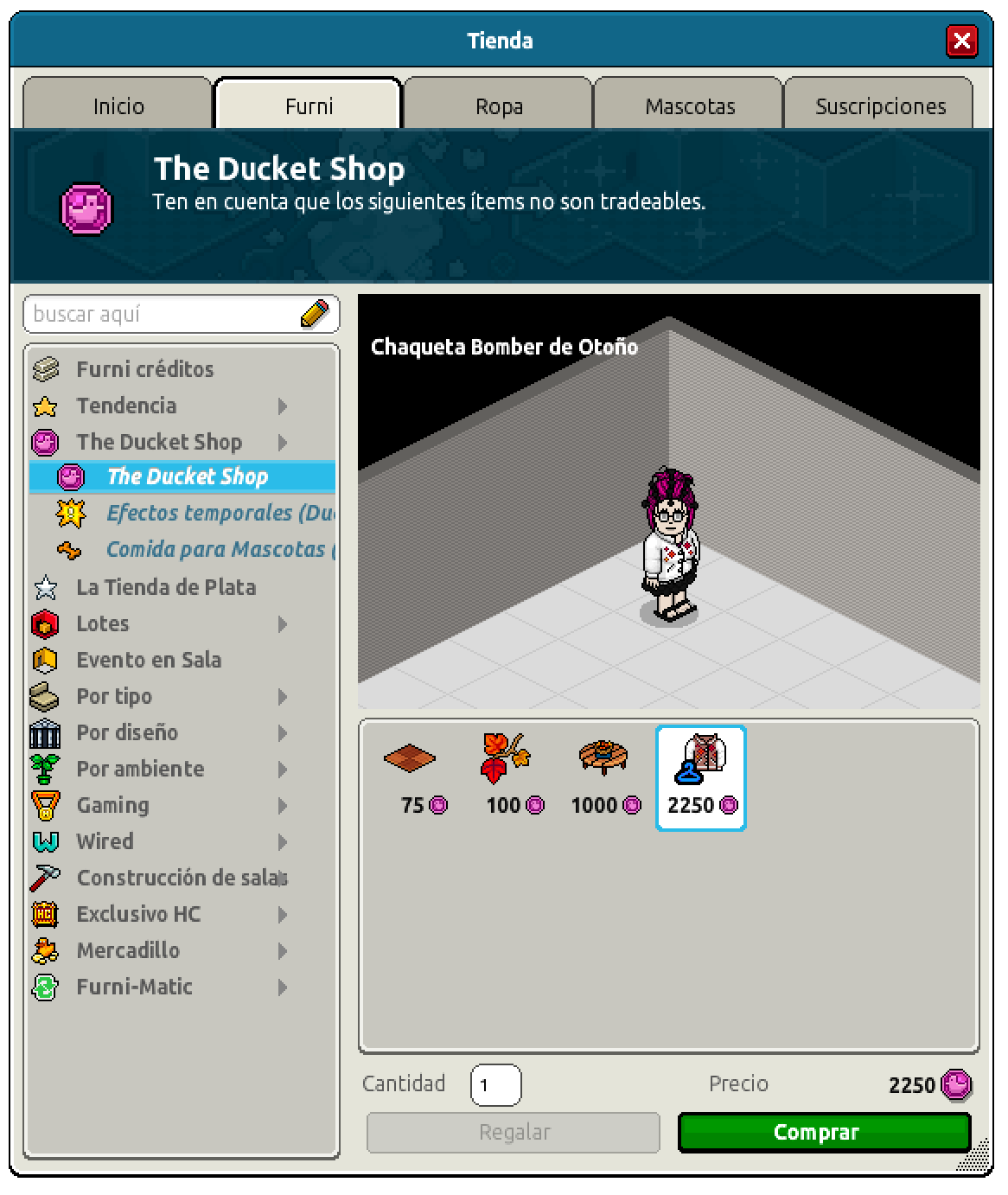Viewport: 1008px width, 1195px height.
Task: Click the Cantidad quantity field
Action: pyautogui.click(x=495, y=1085)
